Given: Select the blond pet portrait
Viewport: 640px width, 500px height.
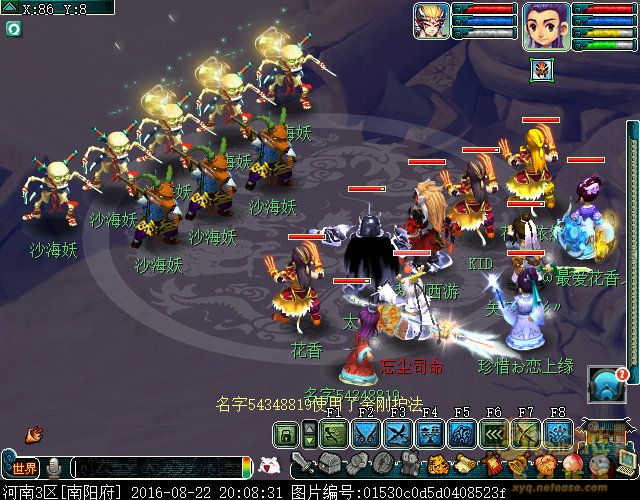Looking at the screenshot, I should pos(431,21).
